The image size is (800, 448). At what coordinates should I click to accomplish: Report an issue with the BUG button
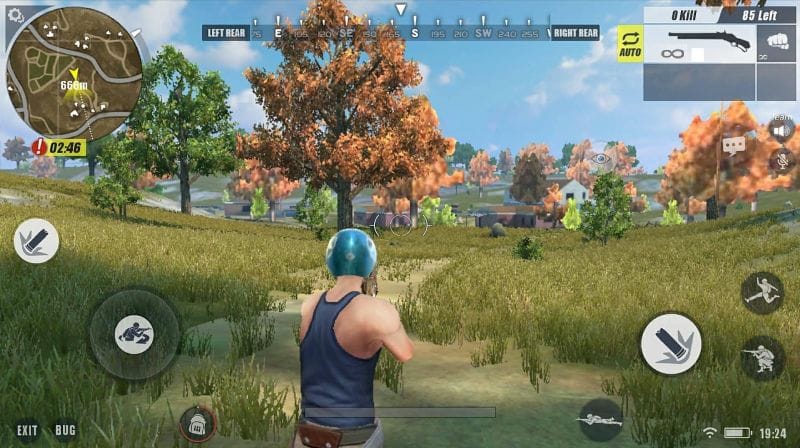click(66, 431)
